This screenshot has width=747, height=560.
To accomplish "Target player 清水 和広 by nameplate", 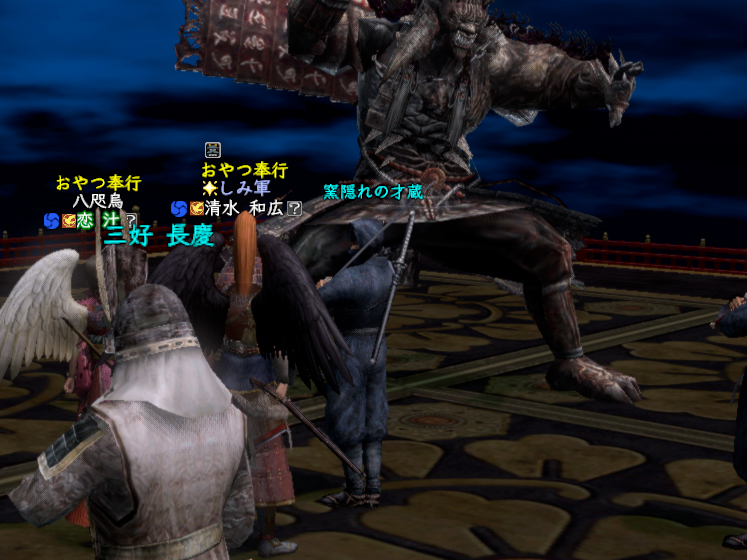I will point(245,208).
